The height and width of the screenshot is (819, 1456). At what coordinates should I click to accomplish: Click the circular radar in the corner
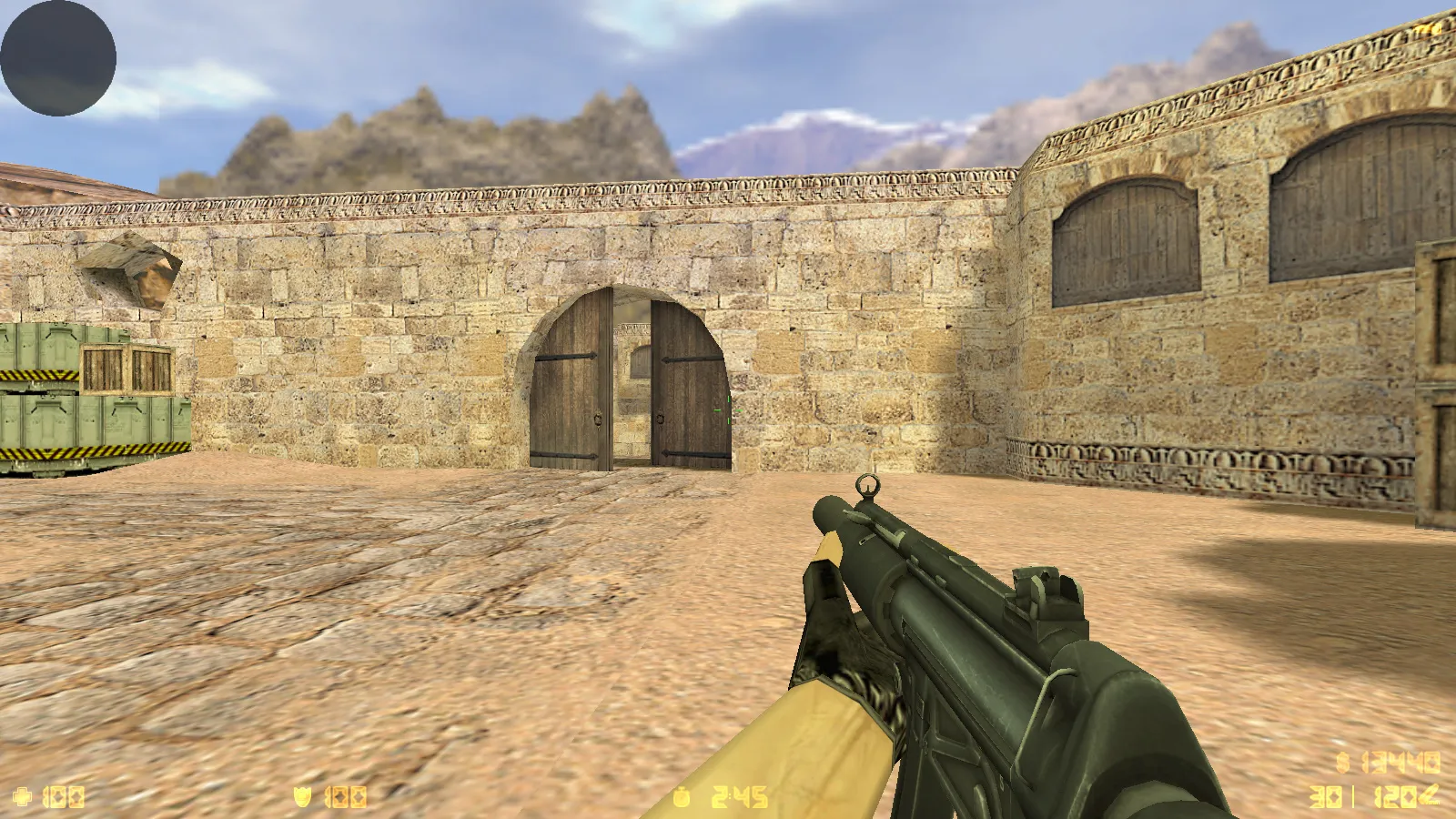coord(58,58)
